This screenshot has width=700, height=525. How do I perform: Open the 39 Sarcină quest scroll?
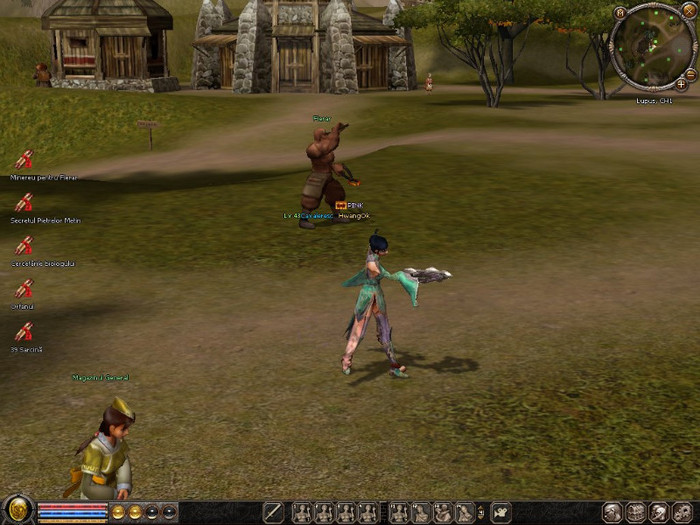click(x=23, y=332)
